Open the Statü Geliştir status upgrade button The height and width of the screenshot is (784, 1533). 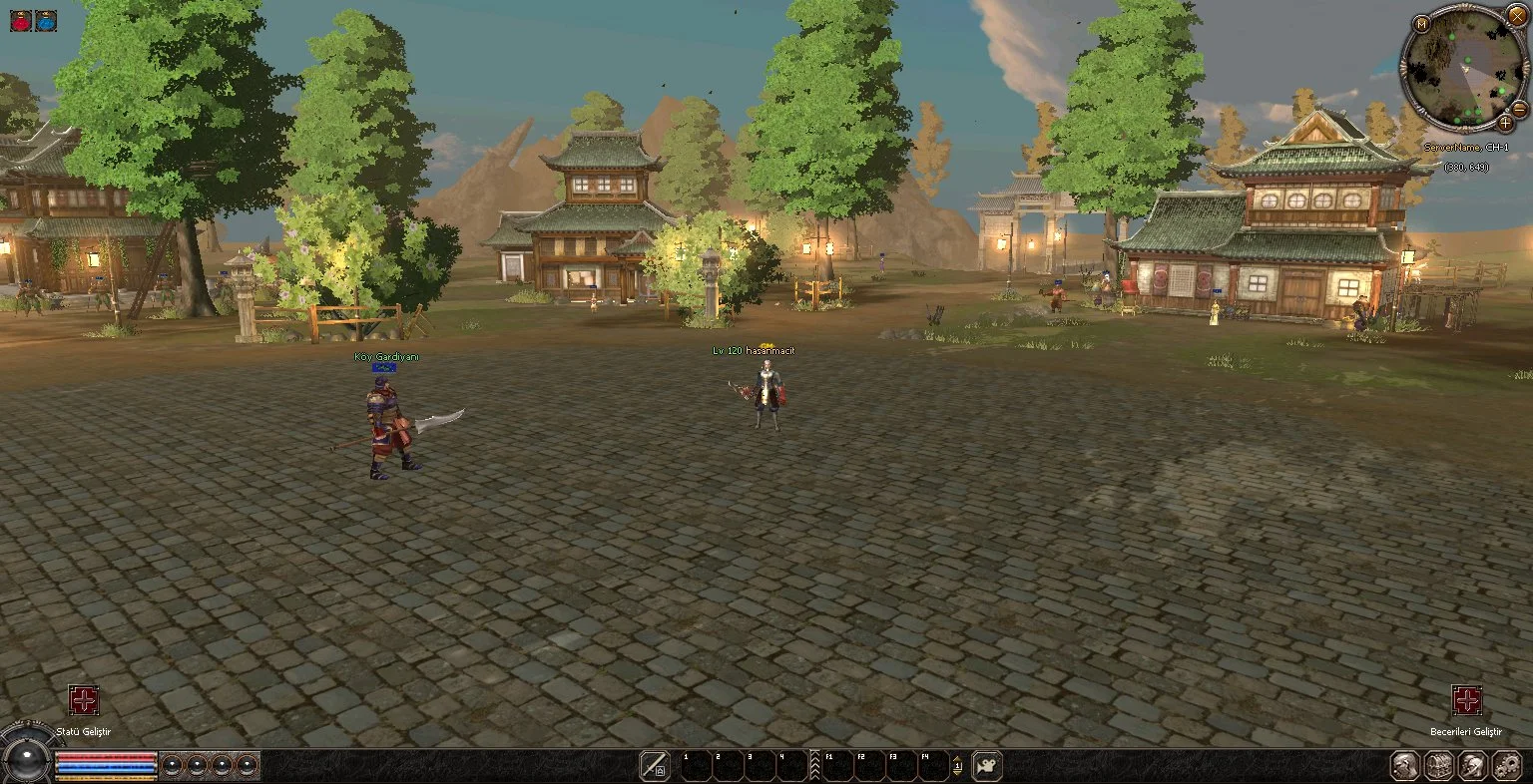click(83, 700)
